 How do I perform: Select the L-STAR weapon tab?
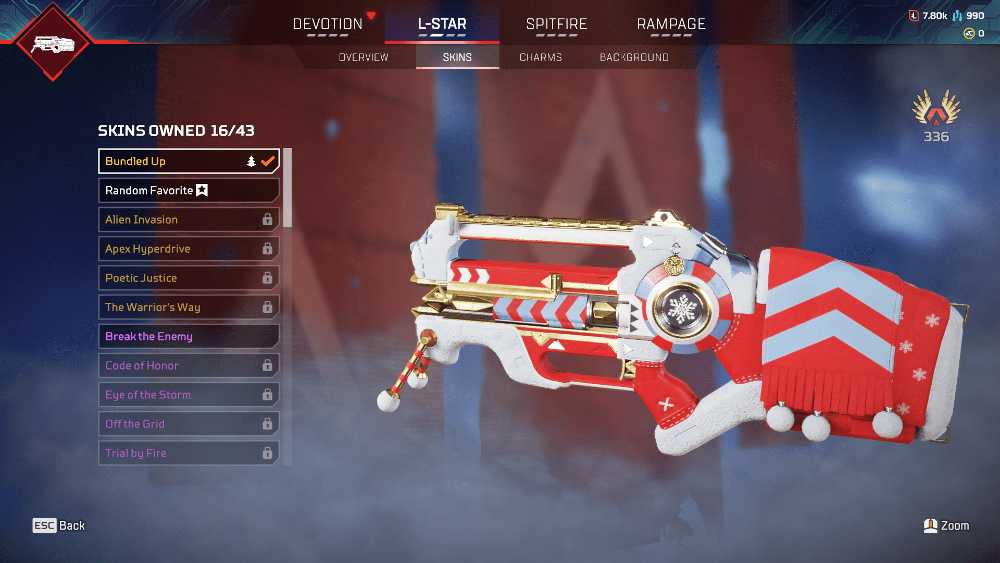[x=442, y=24]
